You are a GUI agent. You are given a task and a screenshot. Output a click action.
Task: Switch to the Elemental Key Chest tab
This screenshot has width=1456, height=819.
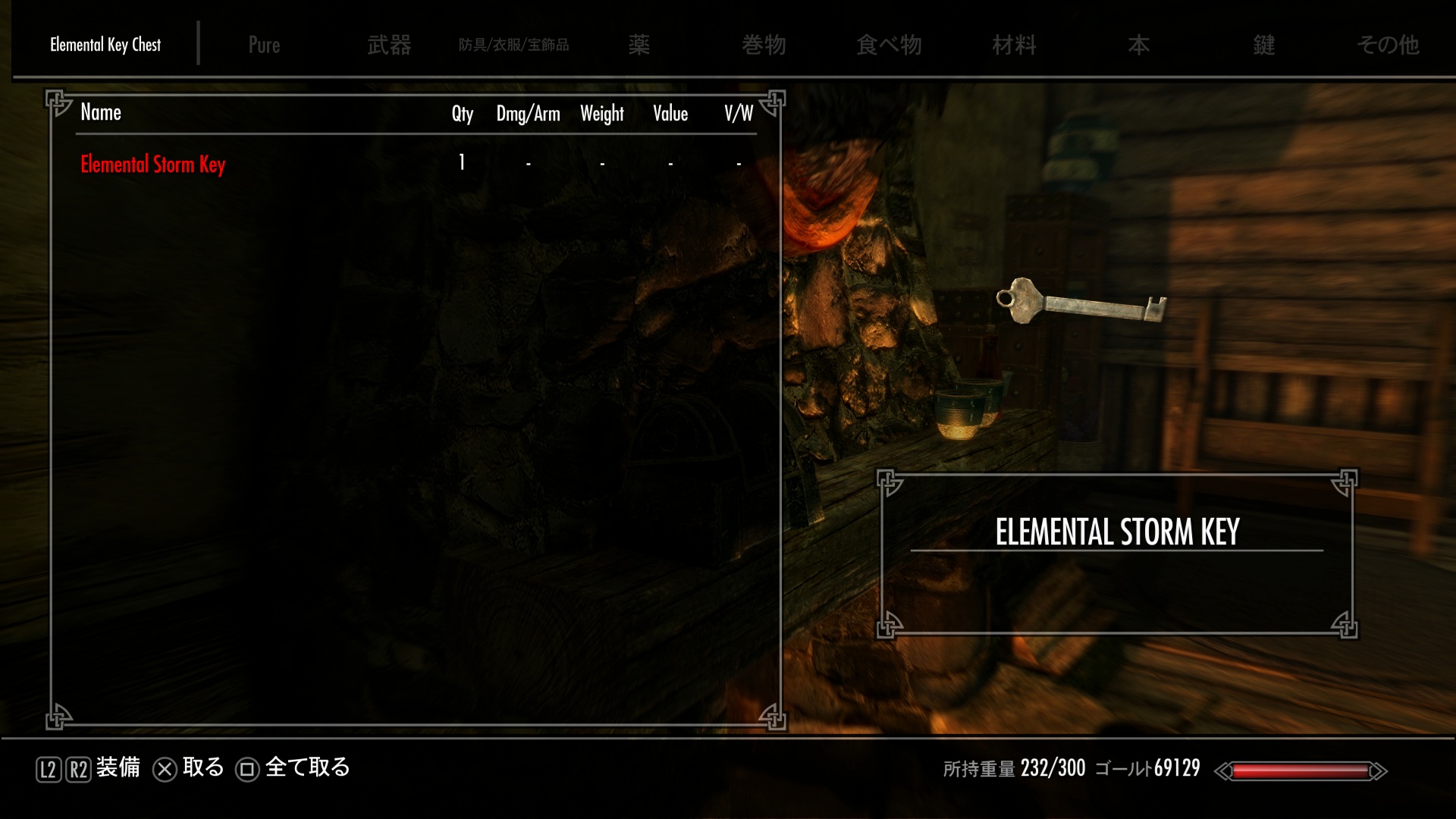pos(105,45)
